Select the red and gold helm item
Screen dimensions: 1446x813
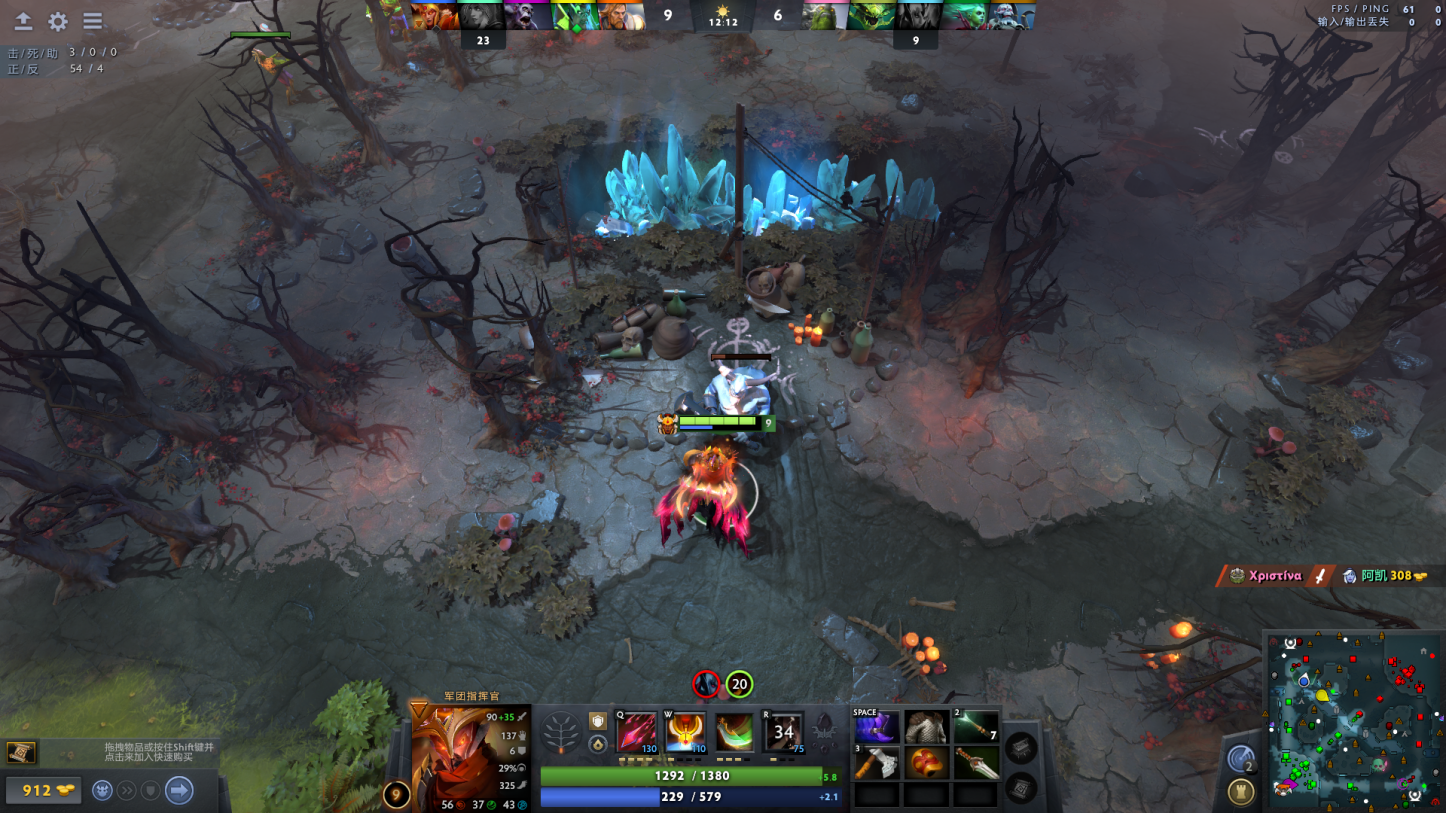[x=926, y=763]
